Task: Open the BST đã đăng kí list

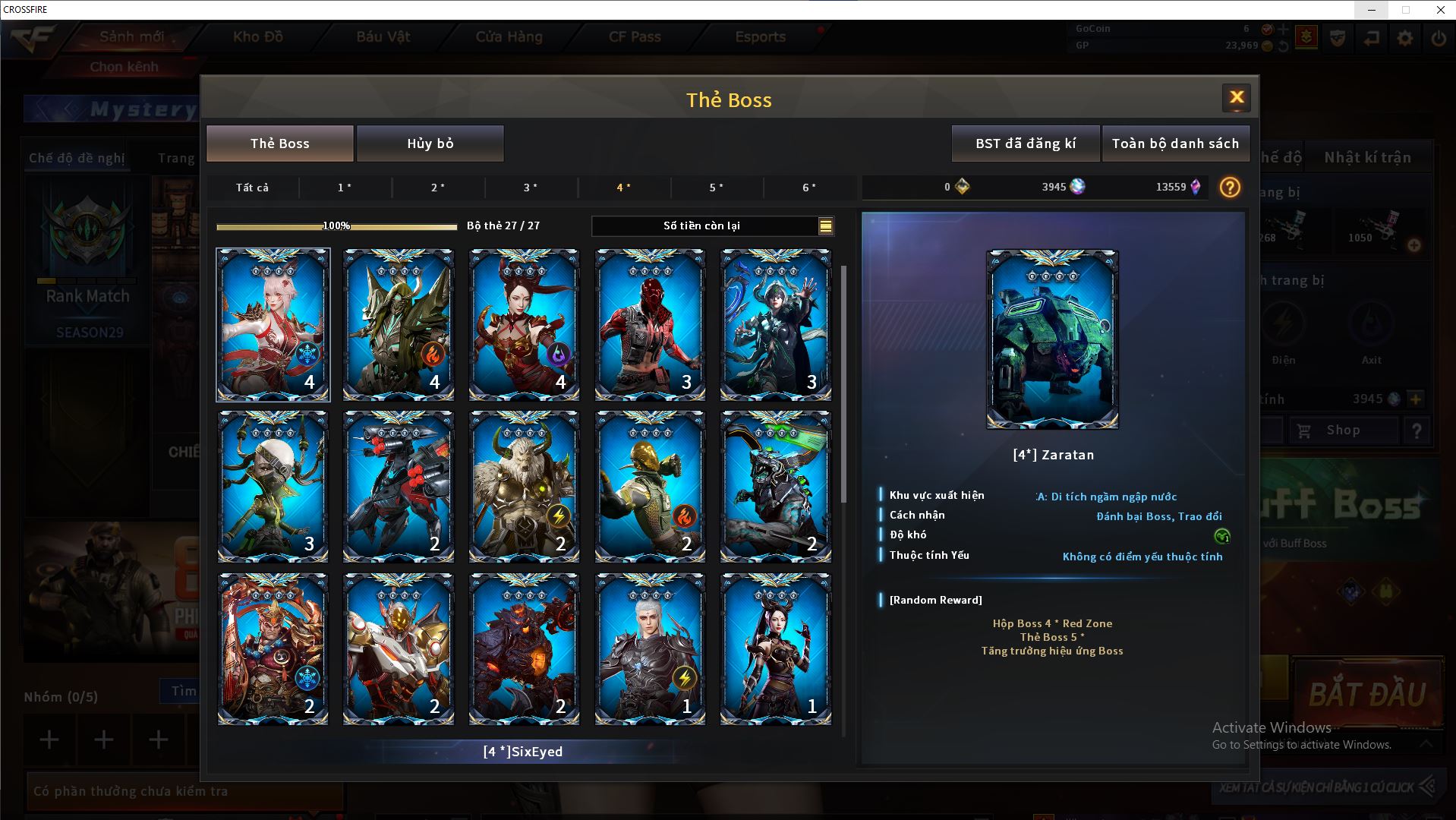Action: [1025, 143]
